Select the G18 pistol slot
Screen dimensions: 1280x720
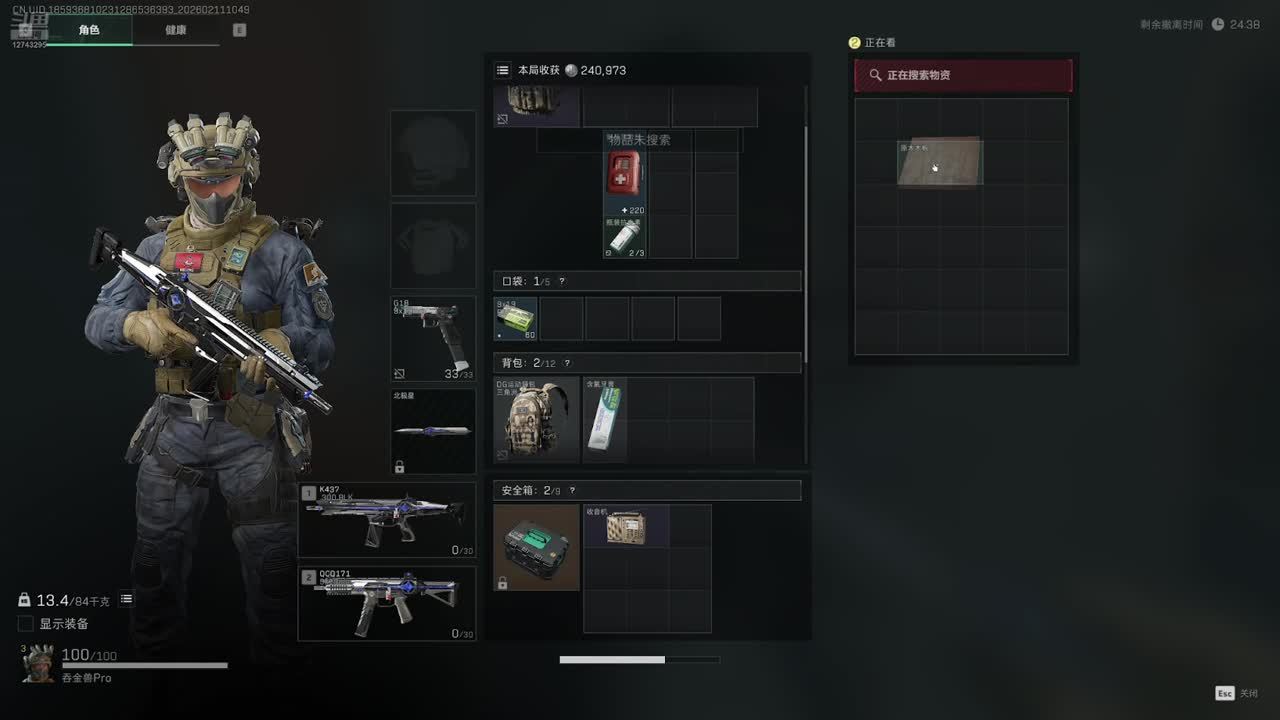tap(433, 339)
